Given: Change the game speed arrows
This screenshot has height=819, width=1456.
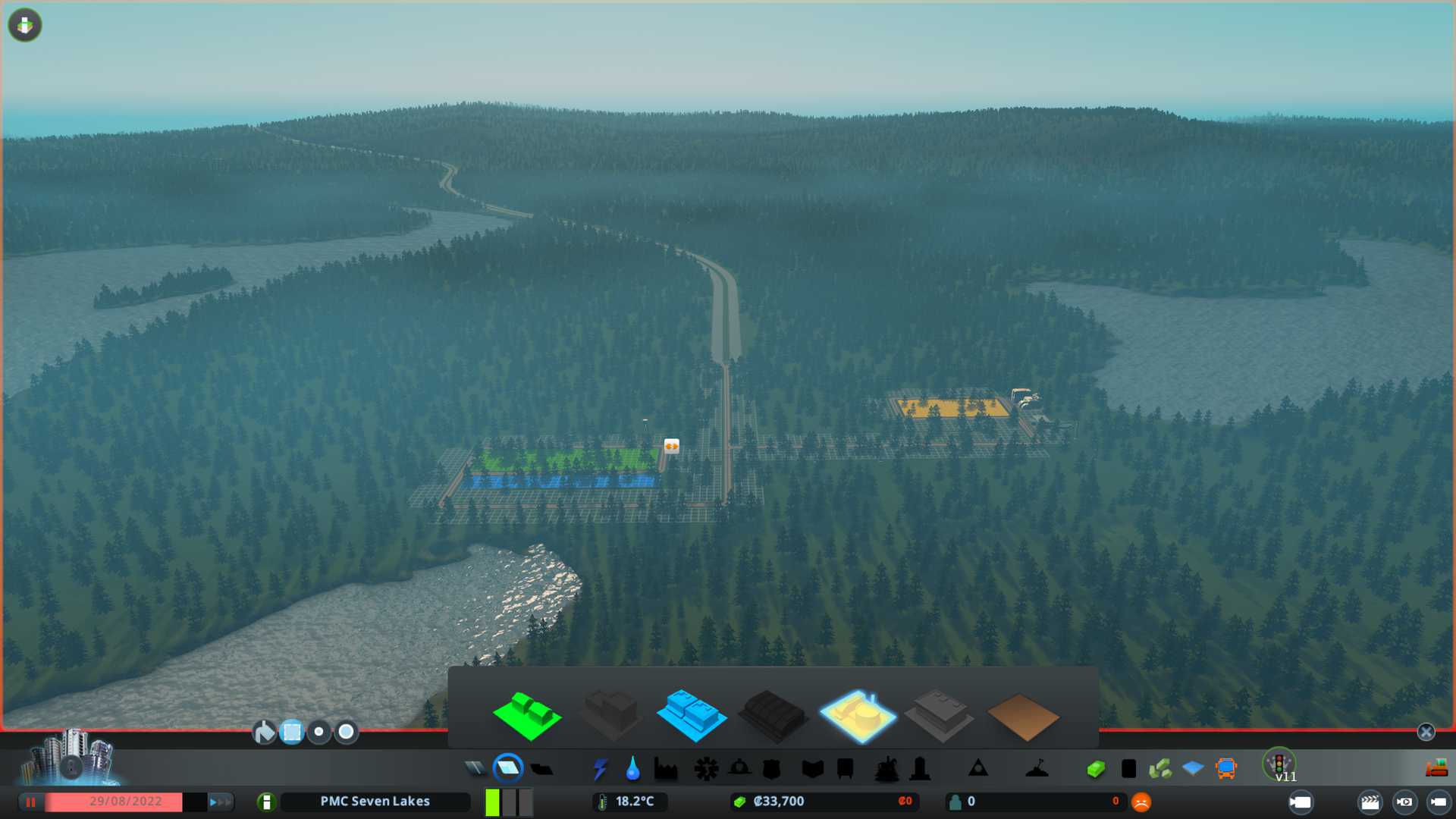Looking at the screenshot, I should coord(220,802).
